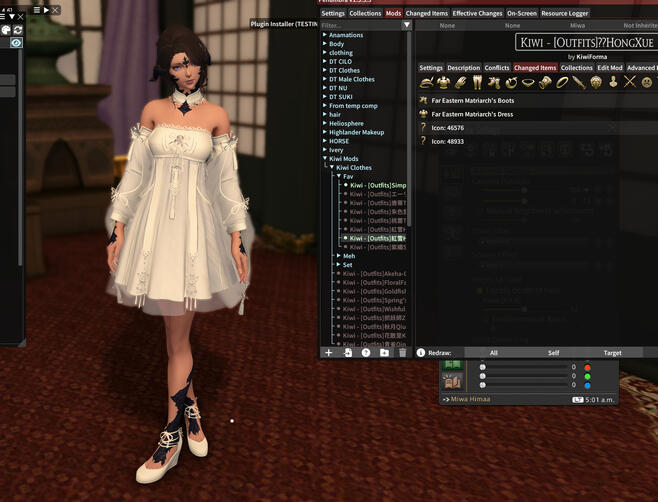The height and width of the screenshot is (502, 658).
Task: Switch to the Resource Logger tab
Action: click(x=565, y=13)
